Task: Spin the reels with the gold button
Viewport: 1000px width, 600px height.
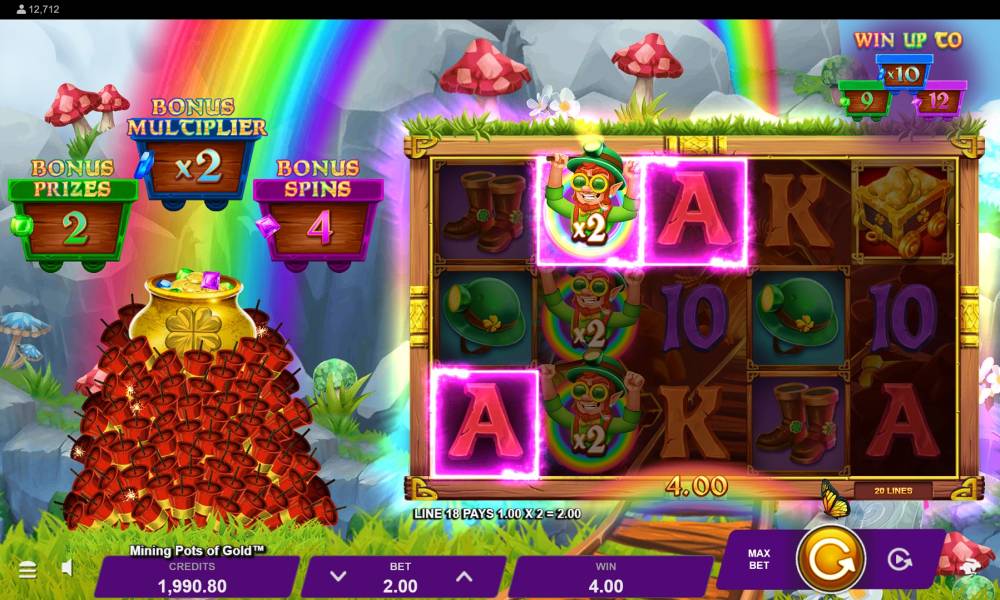Action: tap(830, 558)
